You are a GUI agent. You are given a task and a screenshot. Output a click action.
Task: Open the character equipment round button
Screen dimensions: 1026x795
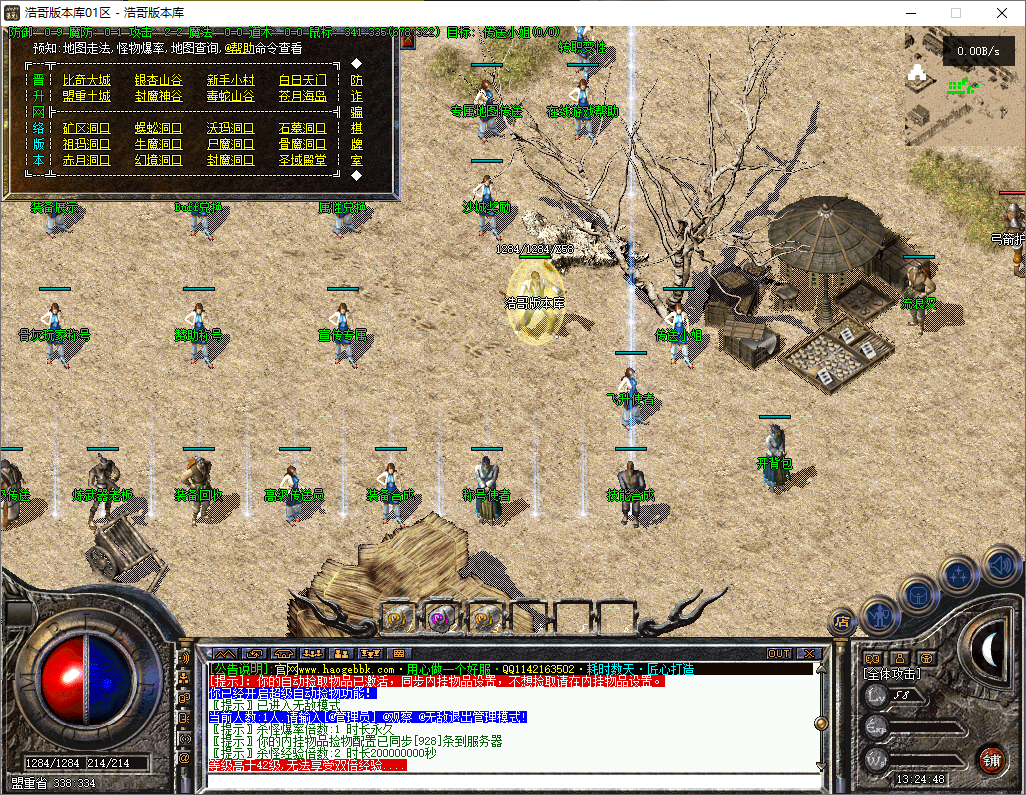coord(879,614)
